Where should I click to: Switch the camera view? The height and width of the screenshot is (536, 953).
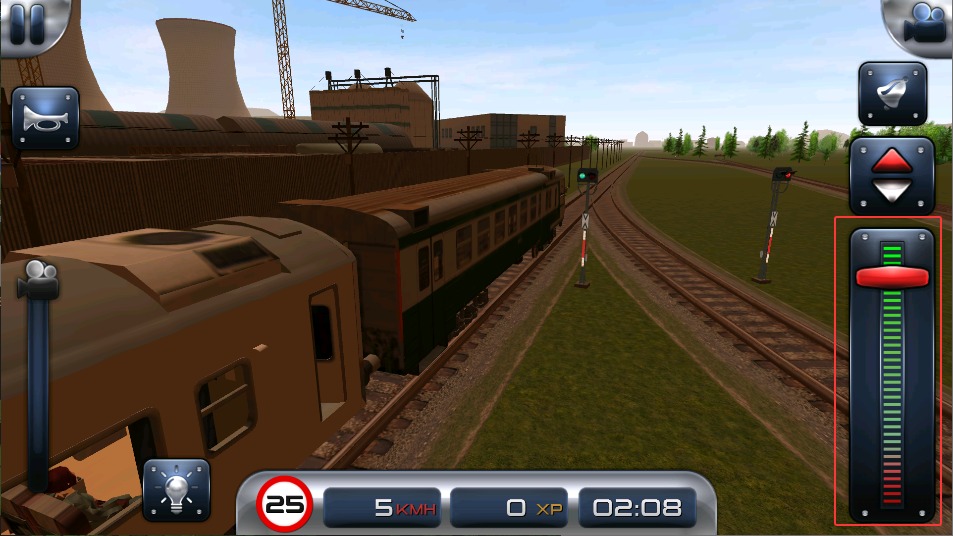[x=923, y=24]
